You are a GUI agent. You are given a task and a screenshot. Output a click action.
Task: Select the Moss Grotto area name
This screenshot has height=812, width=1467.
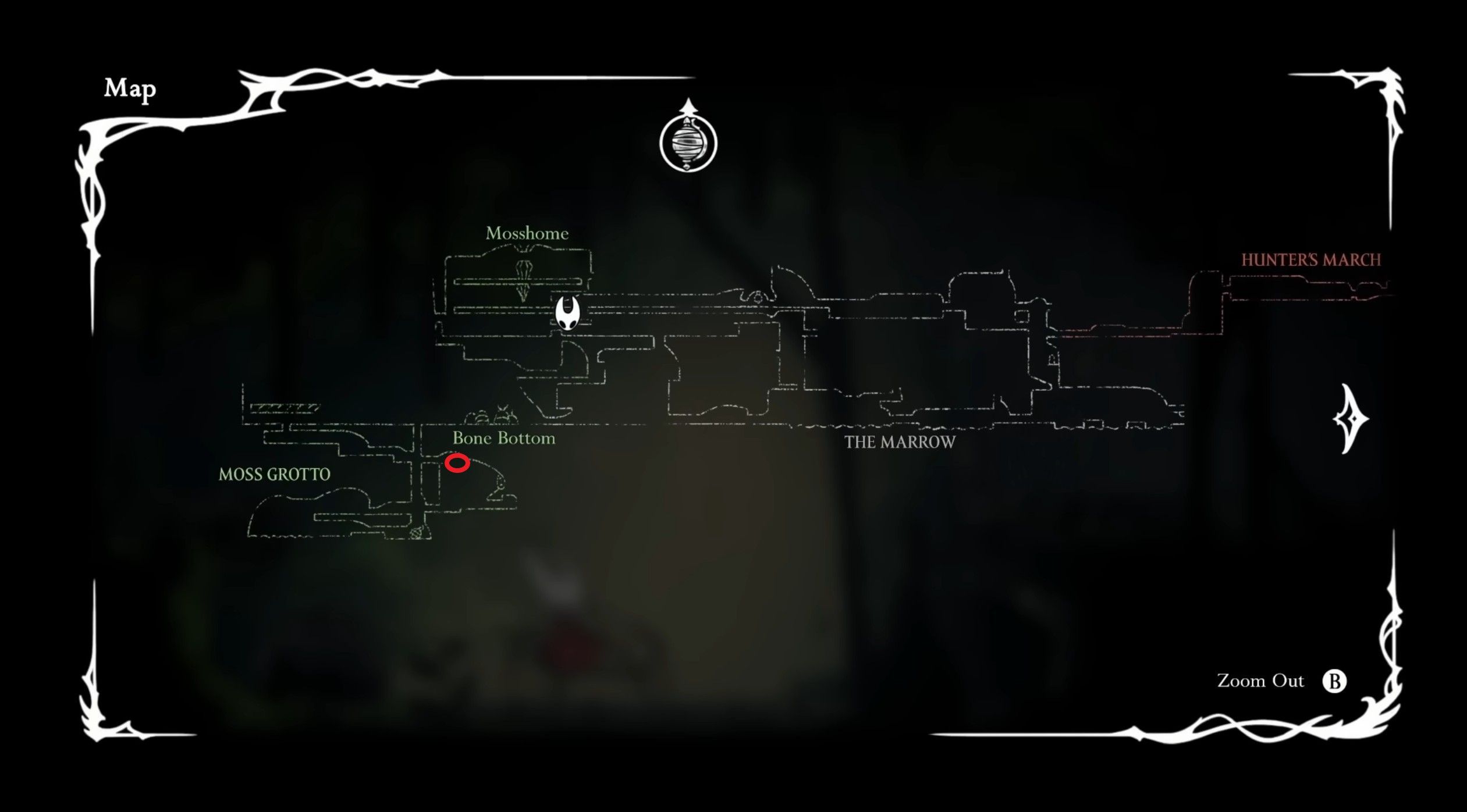click(x=273, y=475)
